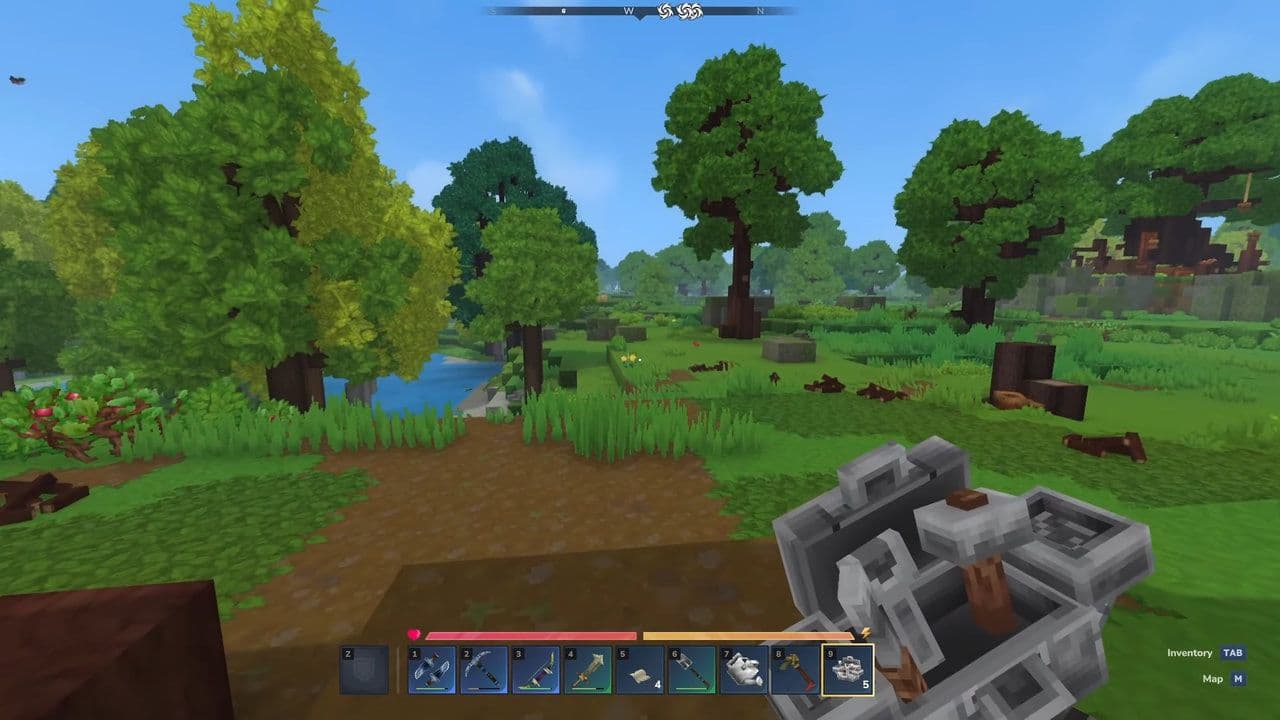
Task: Pick the shovel in hotbar slot 6
Action: click(692, 670)
